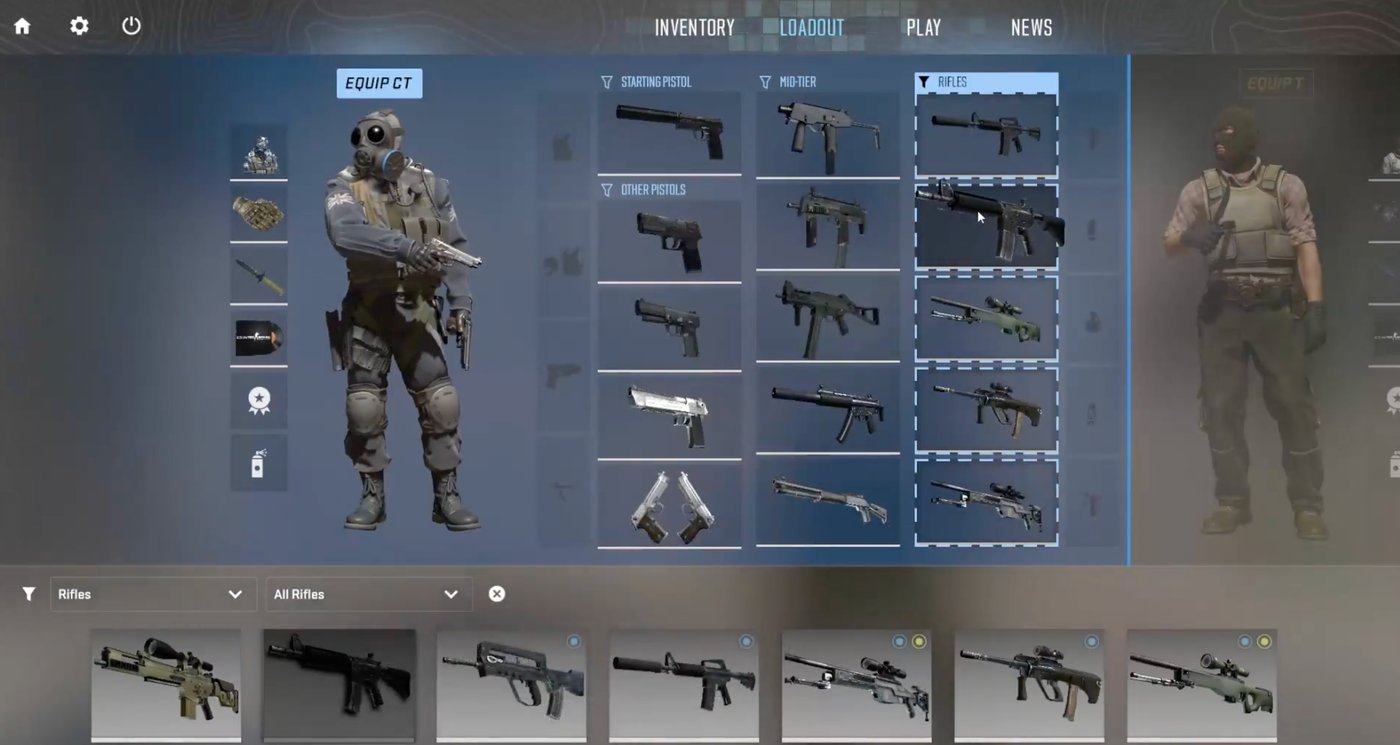Screen dimensions: 1400x745
Task: Click the home icon
Action: tap(22, 26)
